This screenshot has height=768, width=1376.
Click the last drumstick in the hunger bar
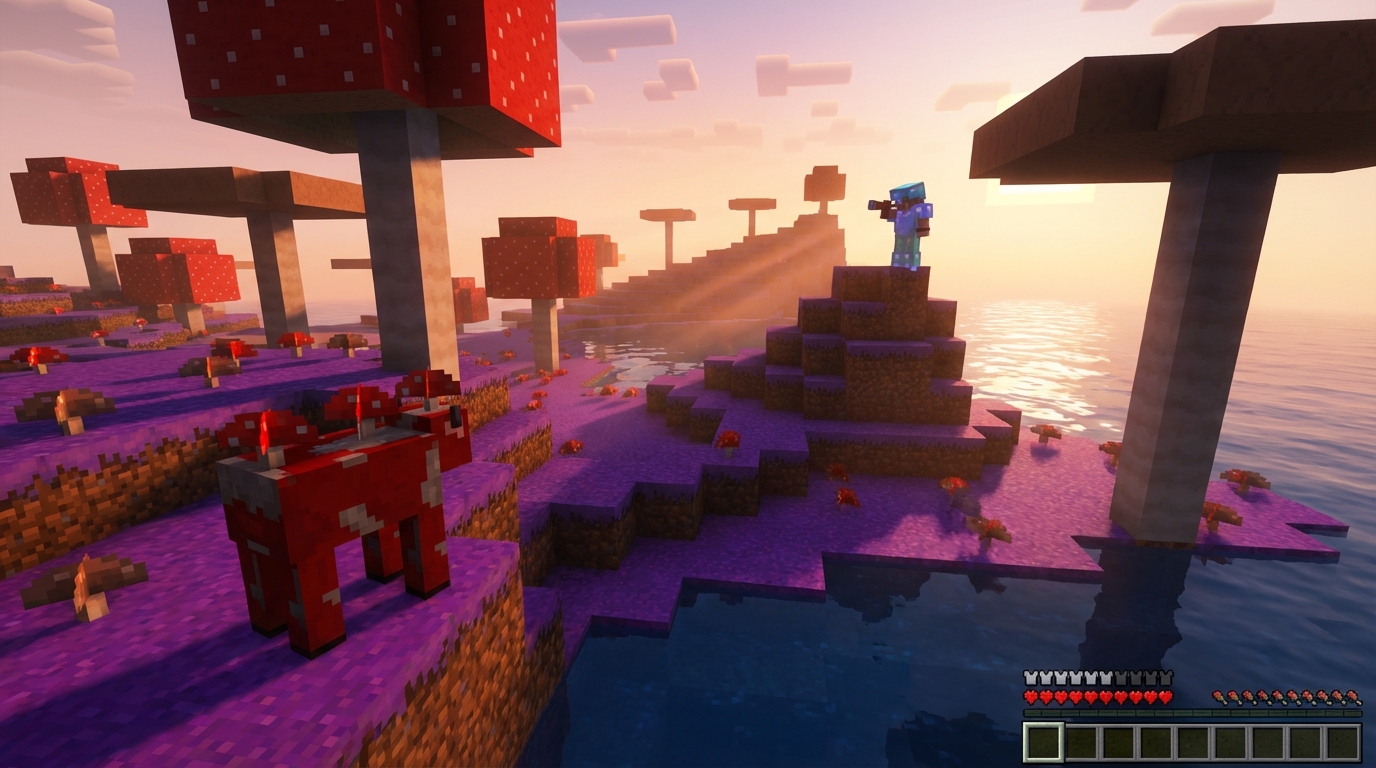(1352, 696)
